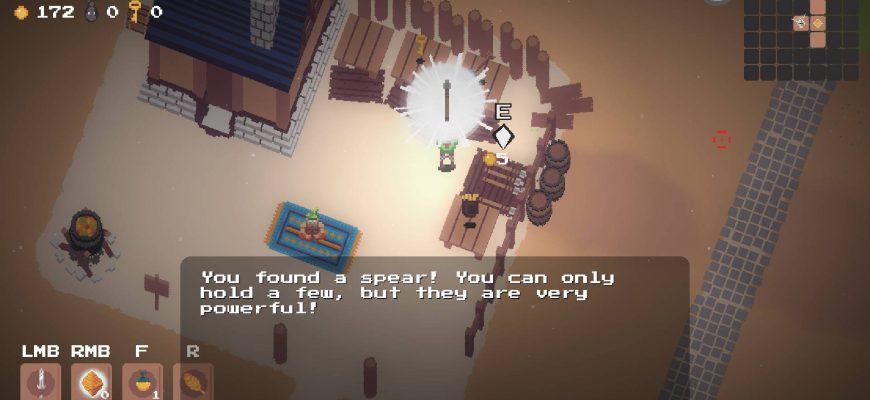
Task: Select the orange diamond item slot
Action: (91, 382)
